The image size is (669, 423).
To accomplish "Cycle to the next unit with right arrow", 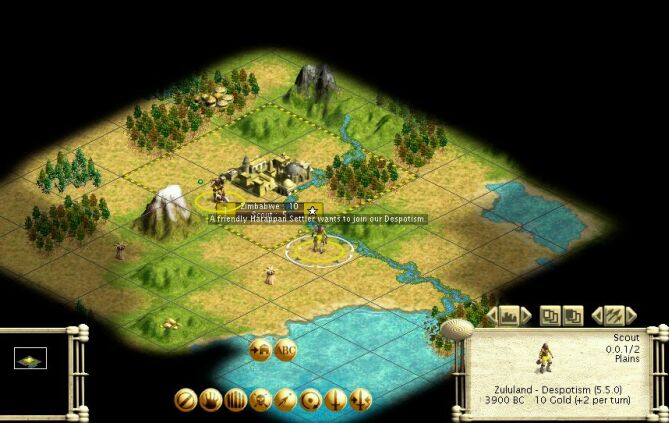I will pos(633,316).
